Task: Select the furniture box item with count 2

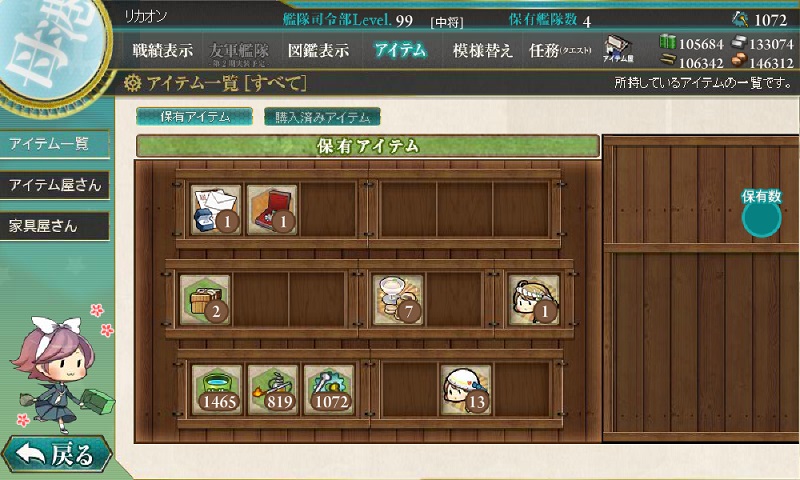Action: pos(205,299)
